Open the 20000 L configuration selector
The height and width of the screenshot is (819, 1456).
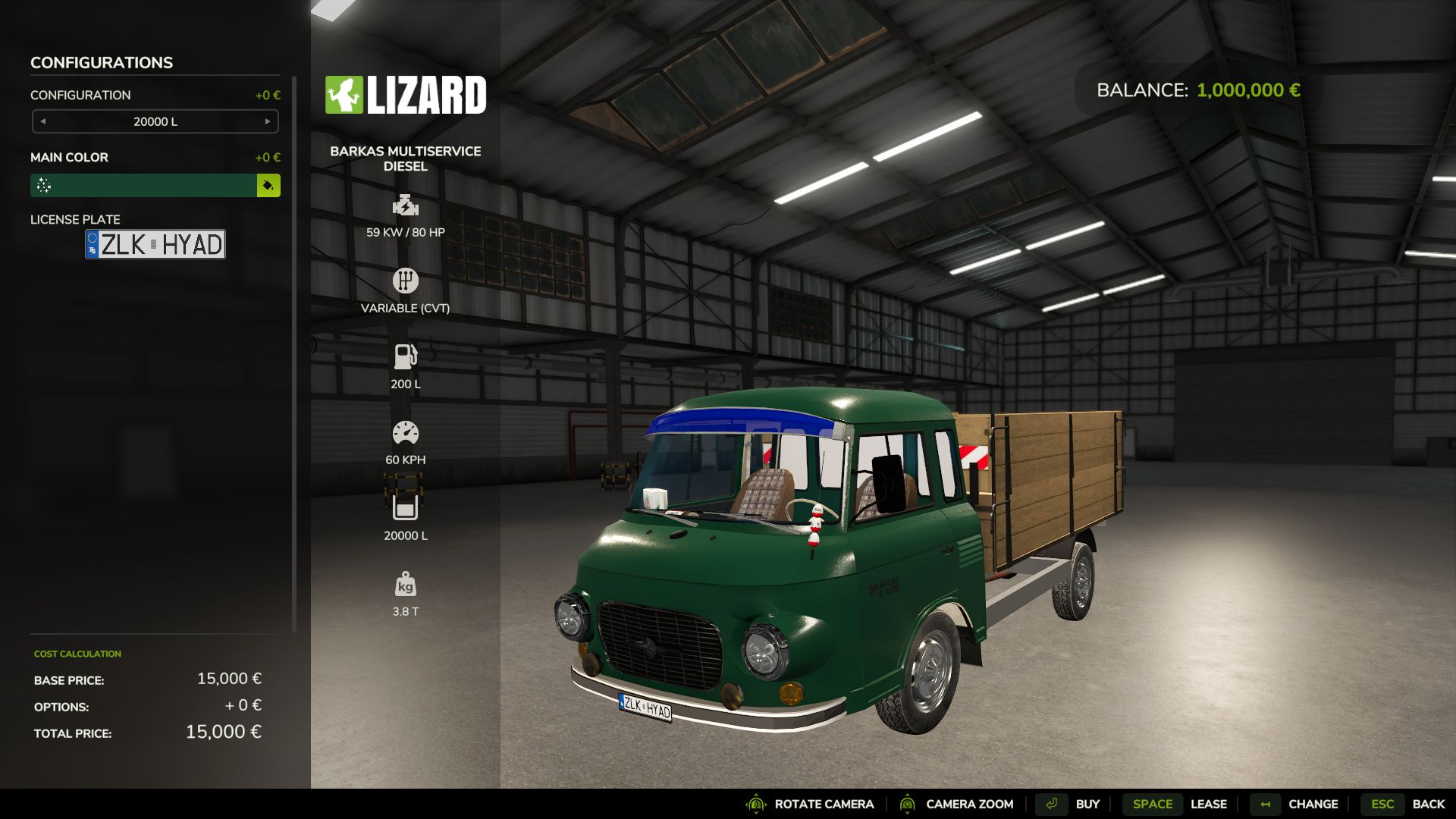point(155,121)
